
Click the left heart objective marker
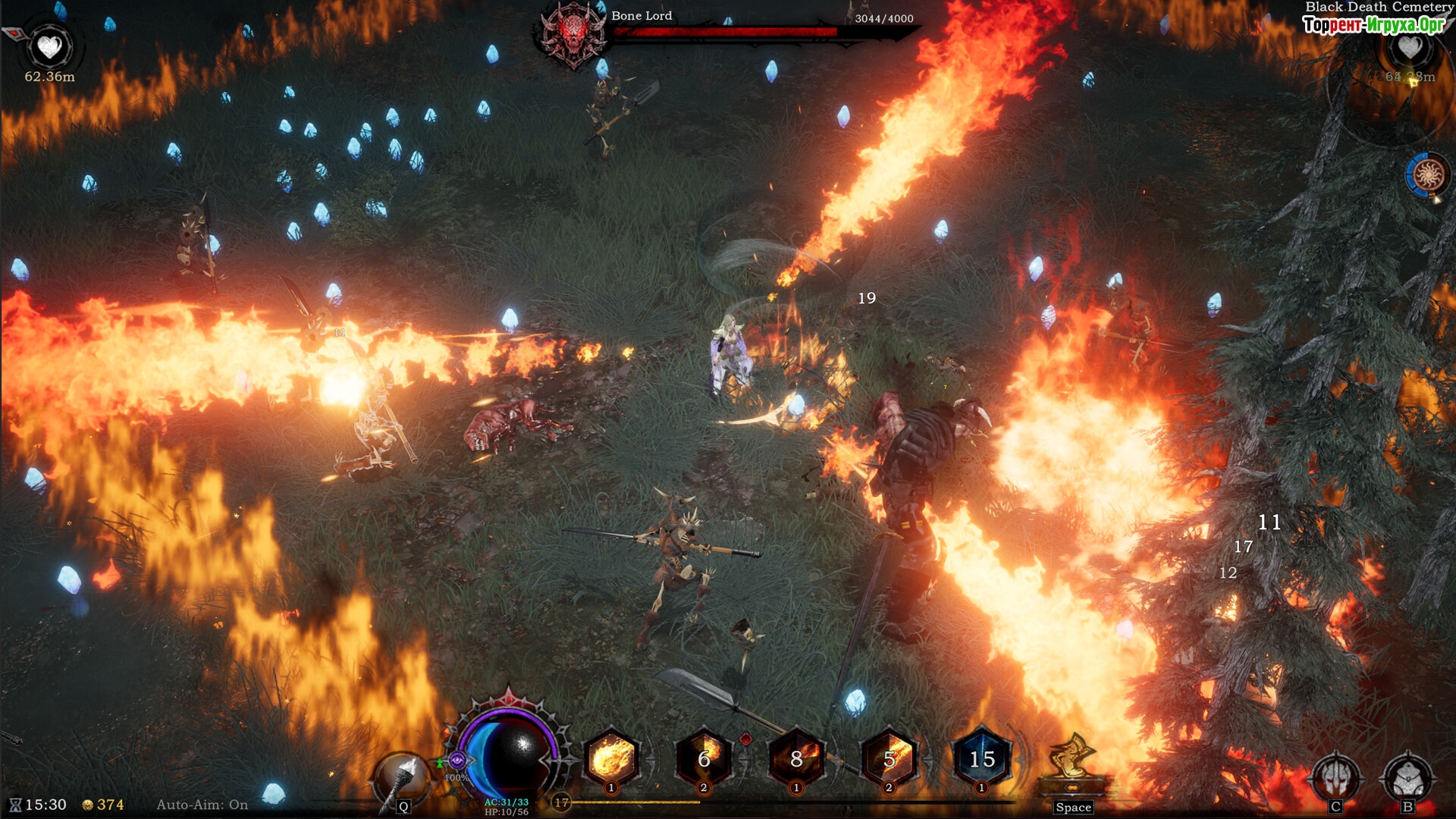(50, 47)
